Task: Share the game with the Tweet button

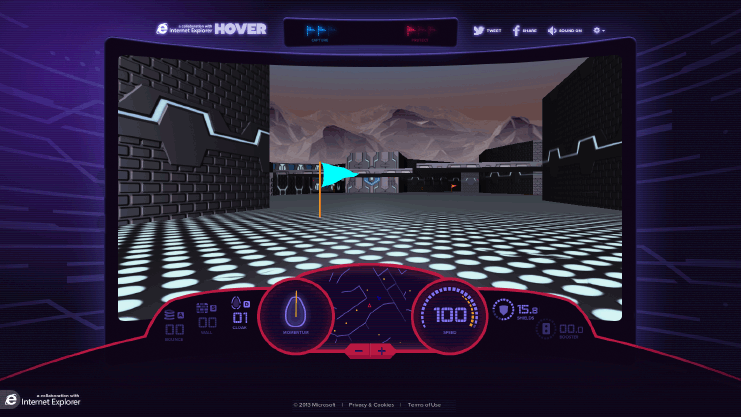Action: [487, 30]
